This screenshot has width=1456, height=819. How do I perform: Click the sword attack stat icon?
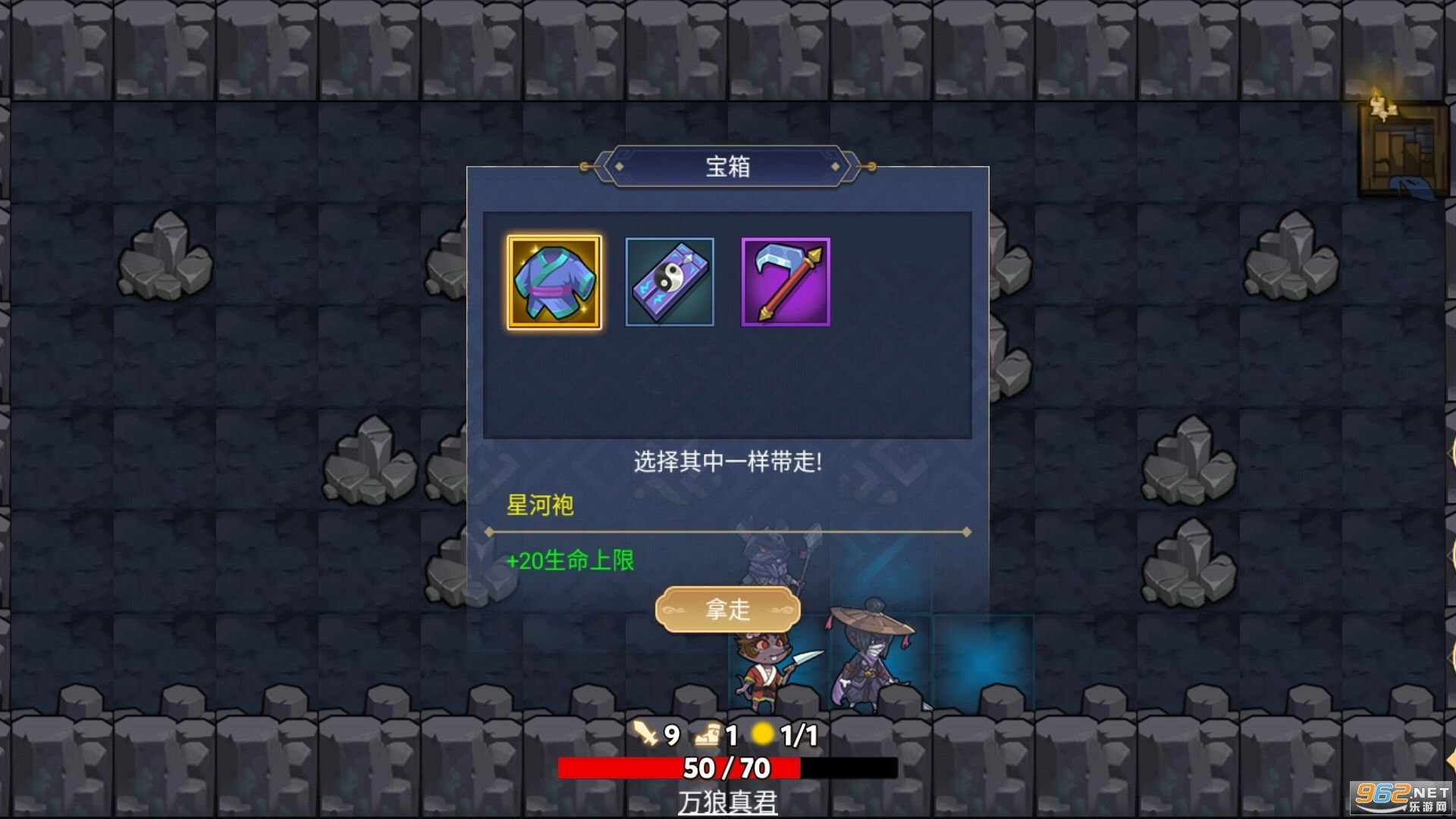click(x=643, y=734)
